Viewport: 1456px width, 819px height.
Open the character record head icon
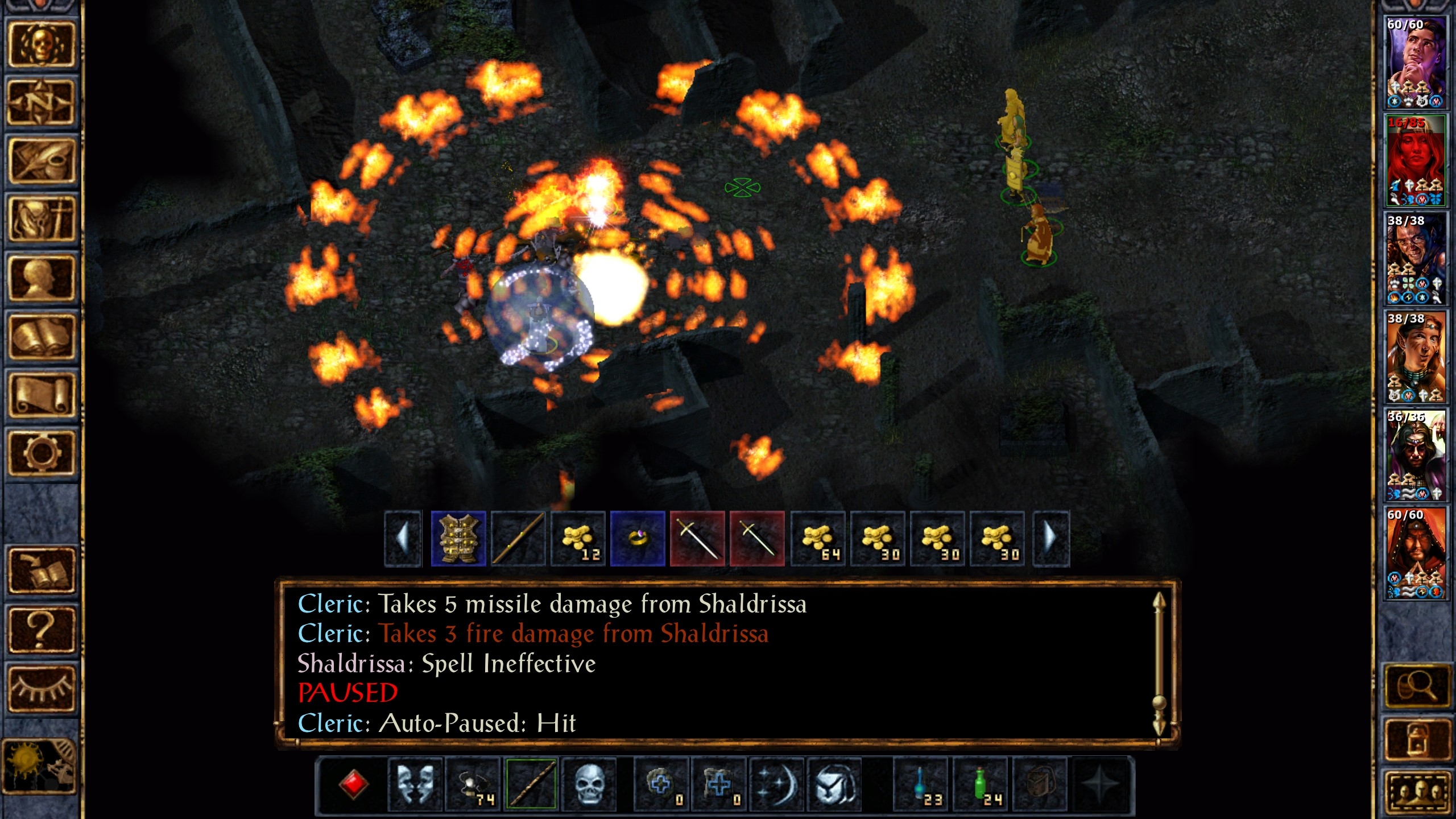pyautogui.click(x=41, y=278)
